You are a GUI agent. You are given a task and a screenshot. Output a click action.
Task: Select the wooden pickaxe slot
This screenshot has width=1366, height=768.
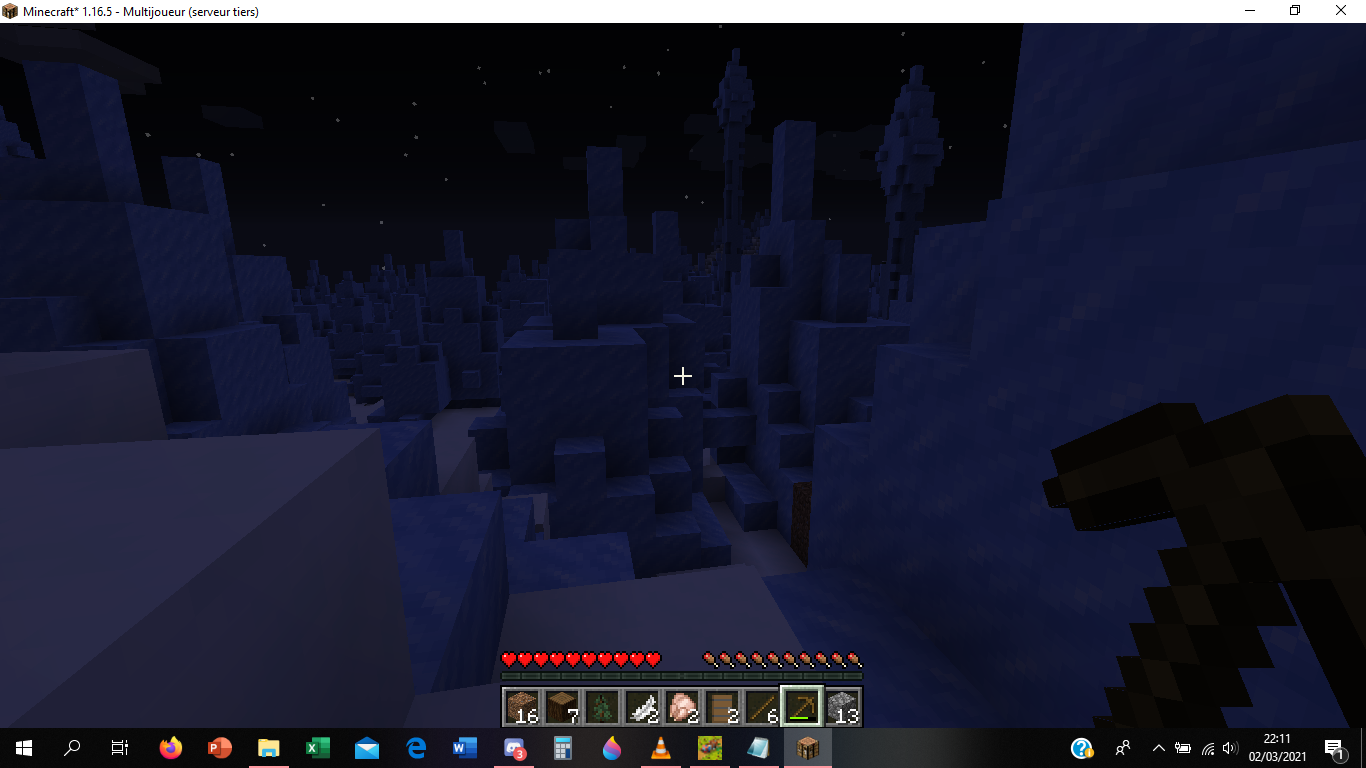[801, 706]
